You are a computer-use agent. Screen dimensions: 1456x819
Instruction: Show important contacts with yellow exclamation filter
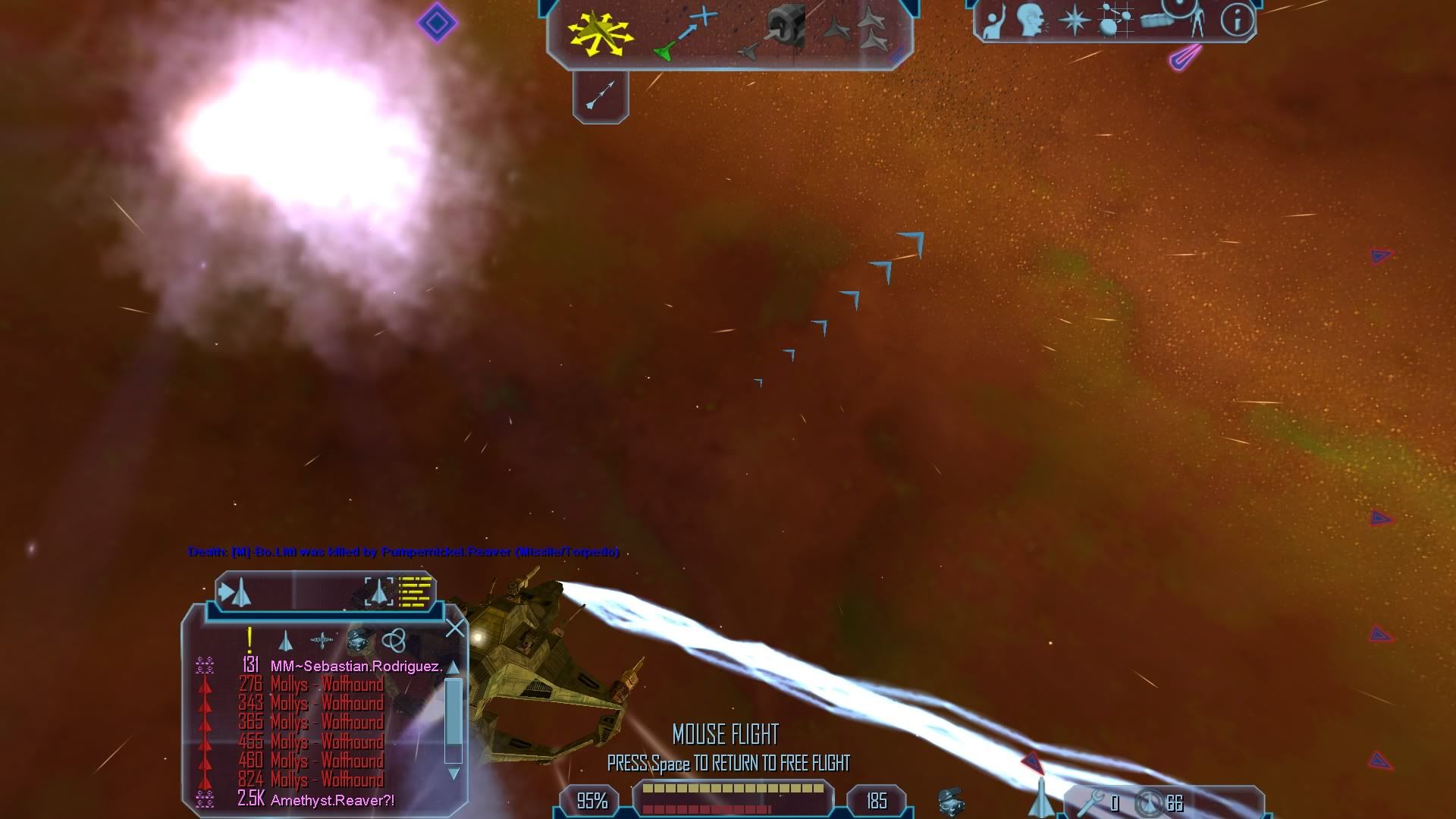click(x=249, y=641)
